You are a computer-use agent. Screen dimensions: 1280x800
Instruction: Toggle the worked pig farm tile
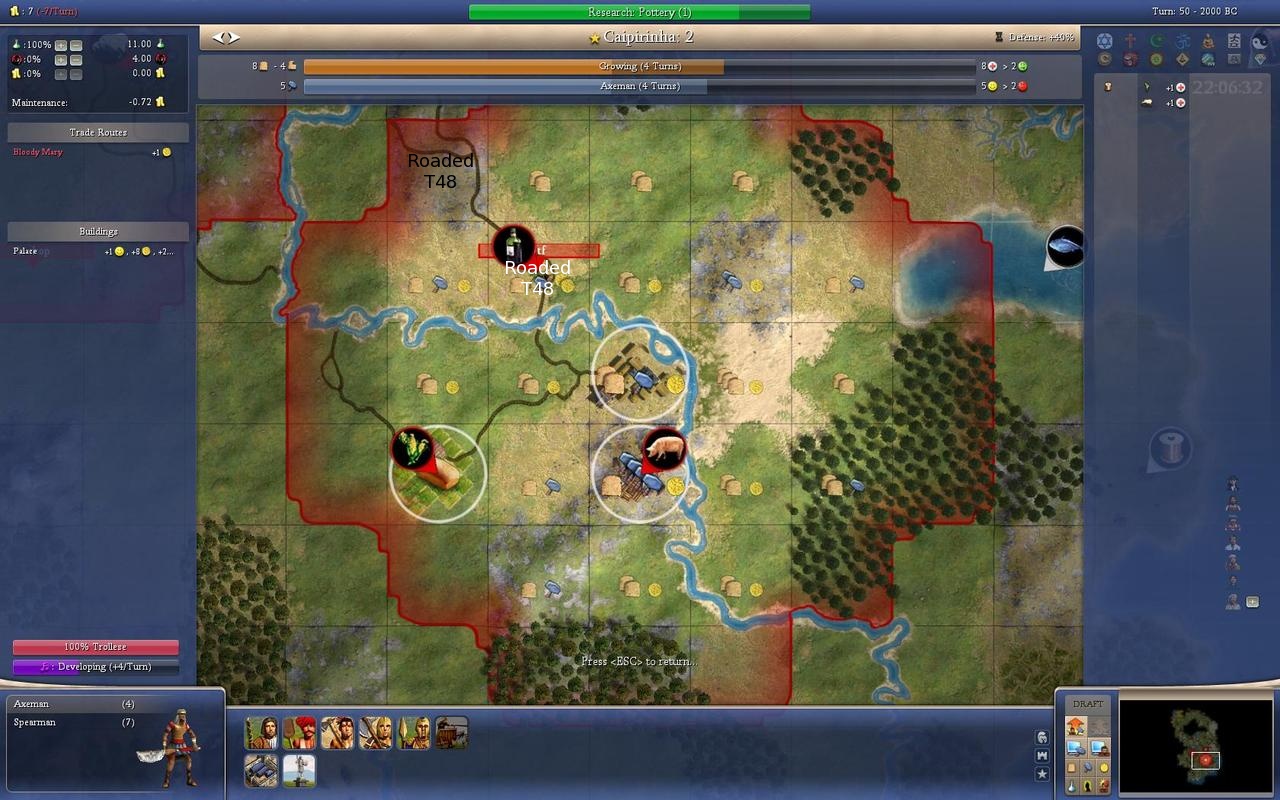[640, 475]
